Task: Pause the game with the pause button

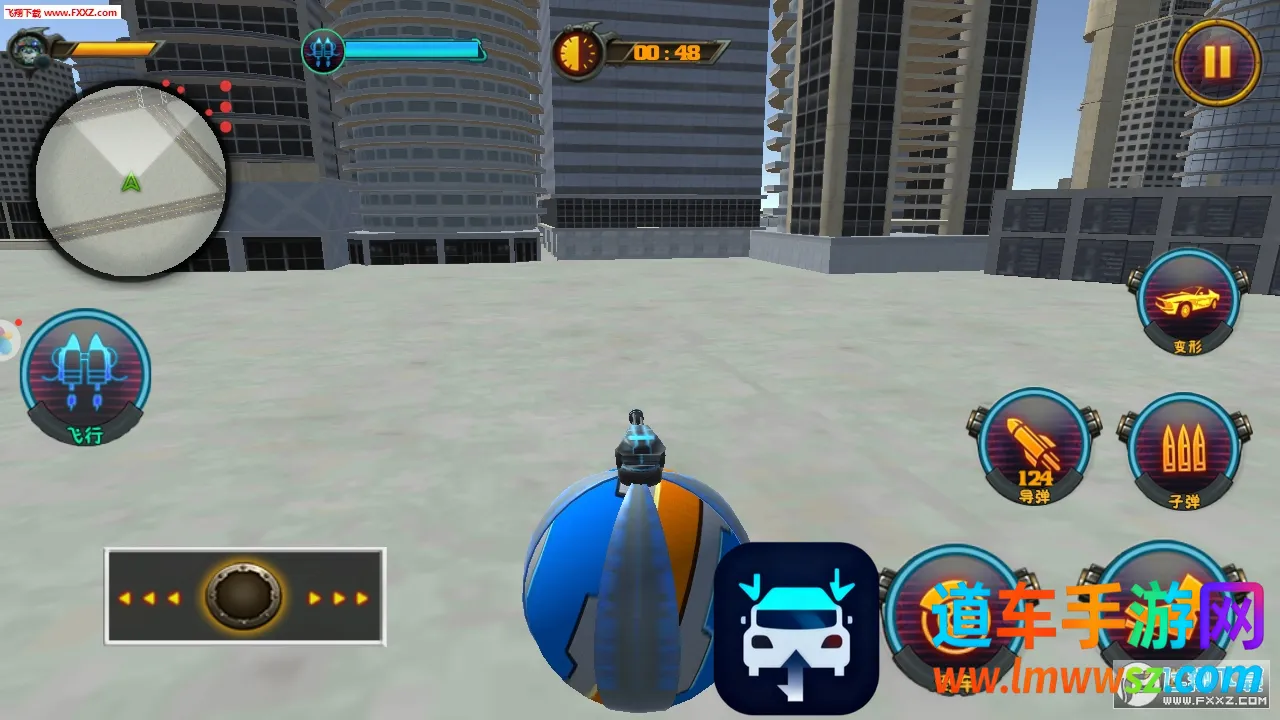Action: (1216, 62)
